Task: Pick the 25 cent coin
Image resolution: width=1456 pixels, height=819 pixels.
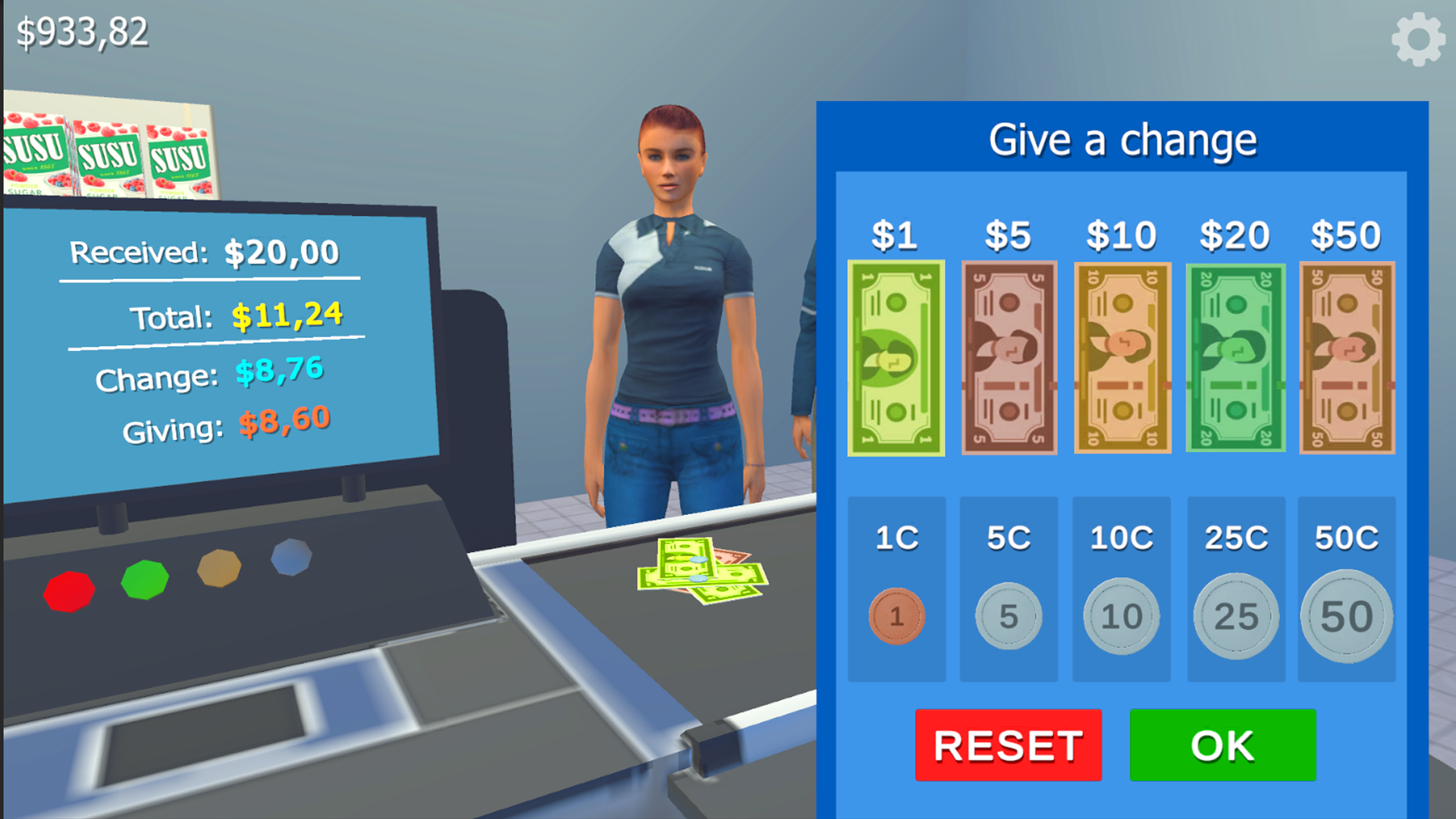Action: point(1234,616)
